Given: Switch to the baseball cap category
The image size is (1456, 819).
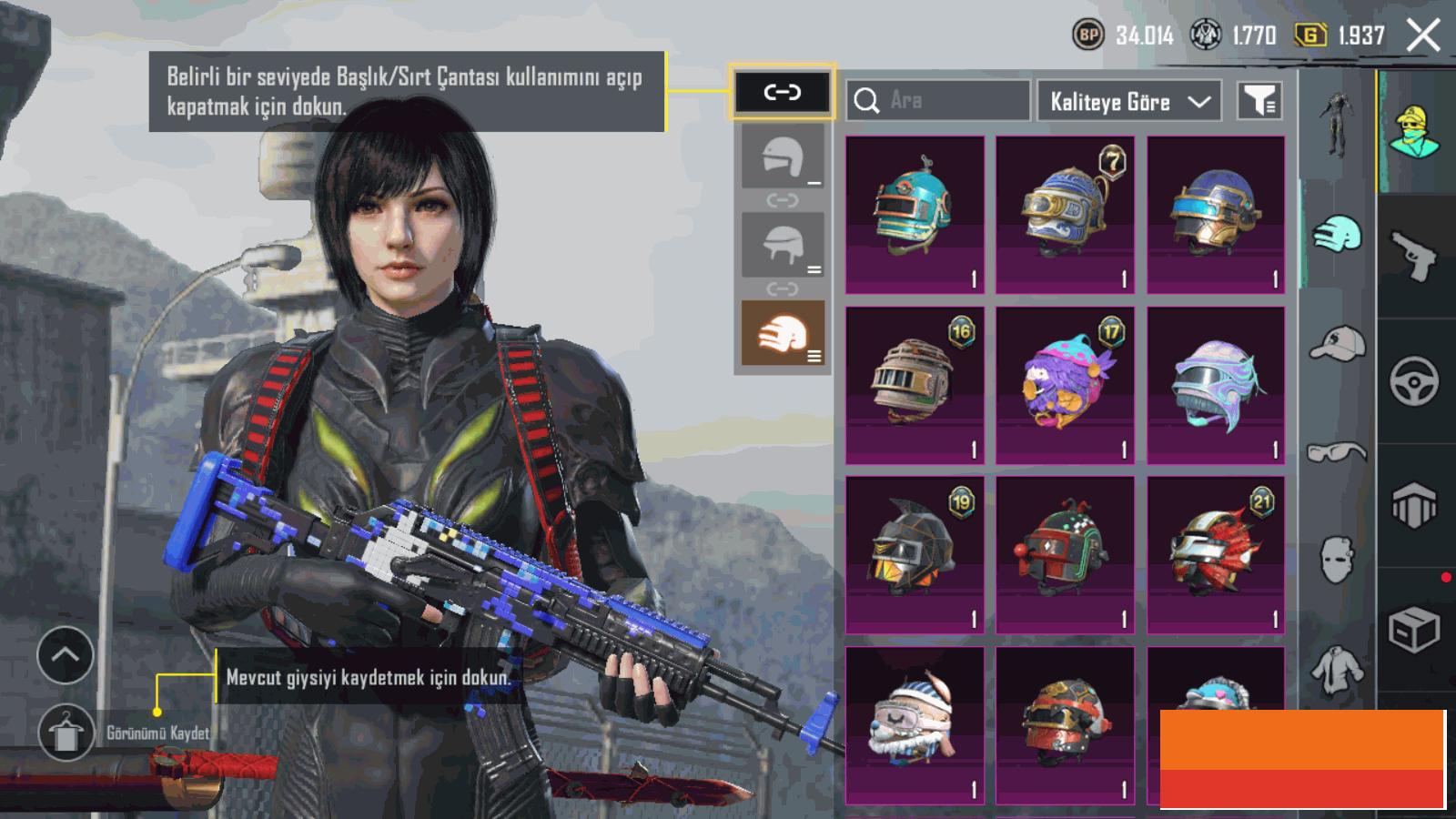Looking at the screenshot, I should pyautogui.click(x=1338, y=344).
